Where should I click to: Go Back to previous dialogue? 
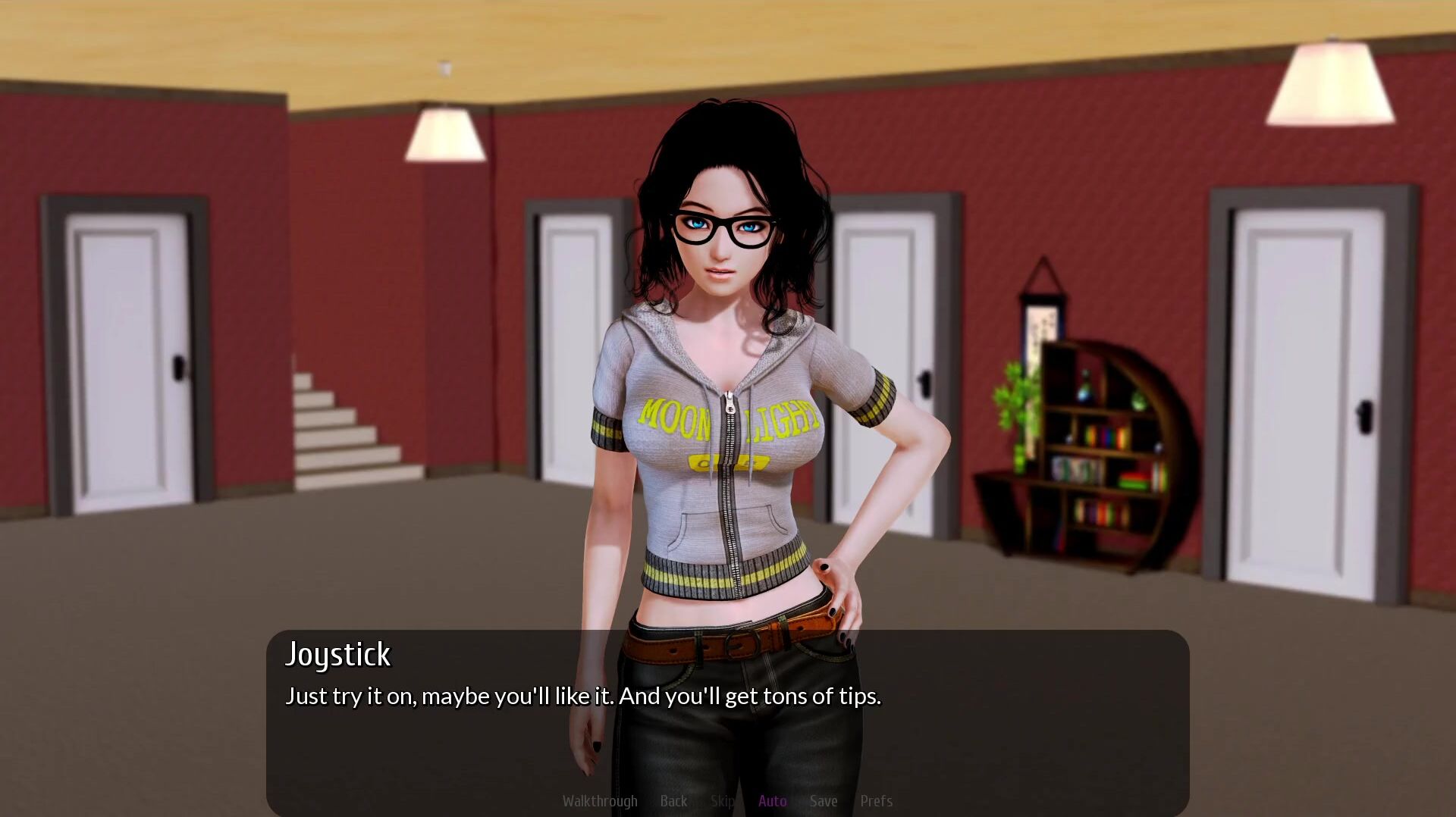[x=673, y=801]
